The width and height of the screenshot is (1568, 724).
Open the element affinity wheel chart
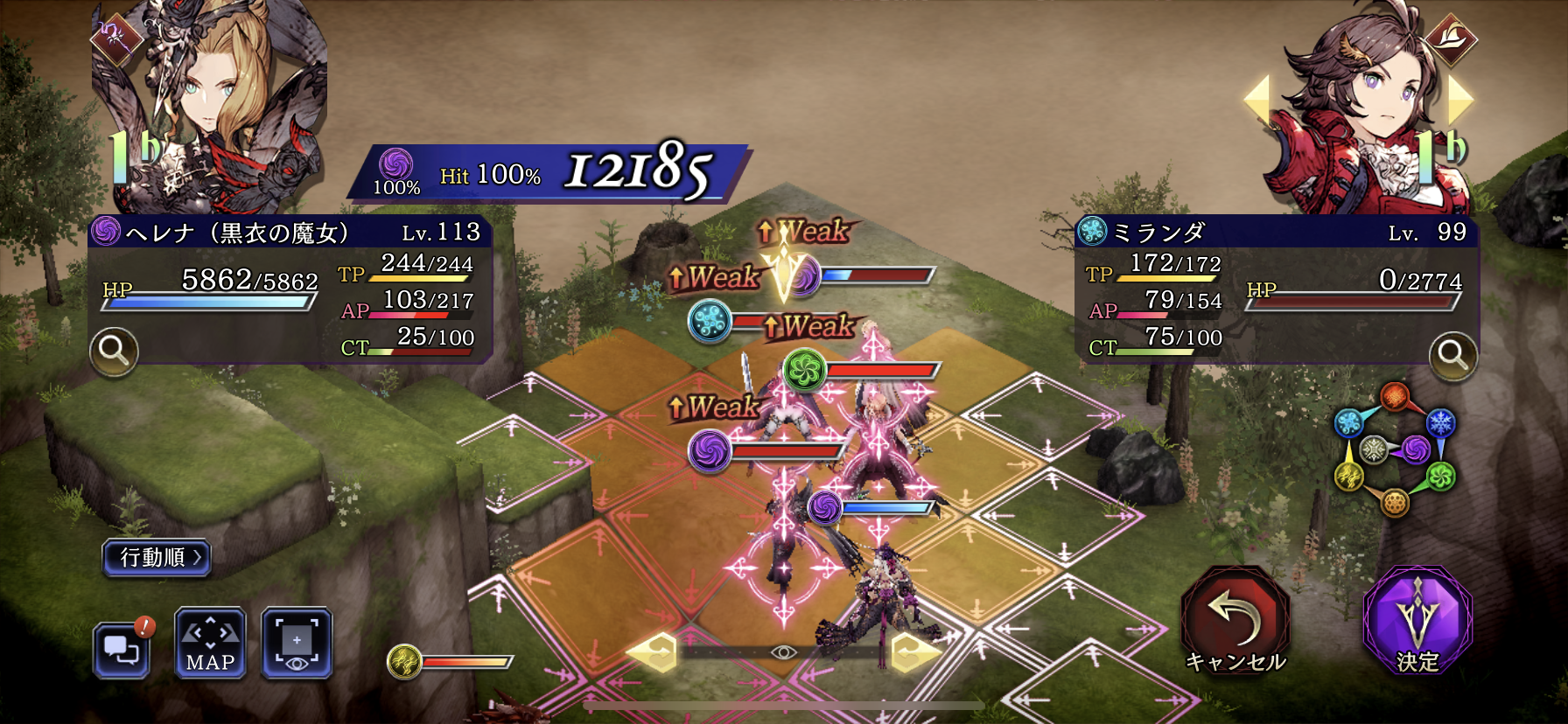pos(1394,449)
